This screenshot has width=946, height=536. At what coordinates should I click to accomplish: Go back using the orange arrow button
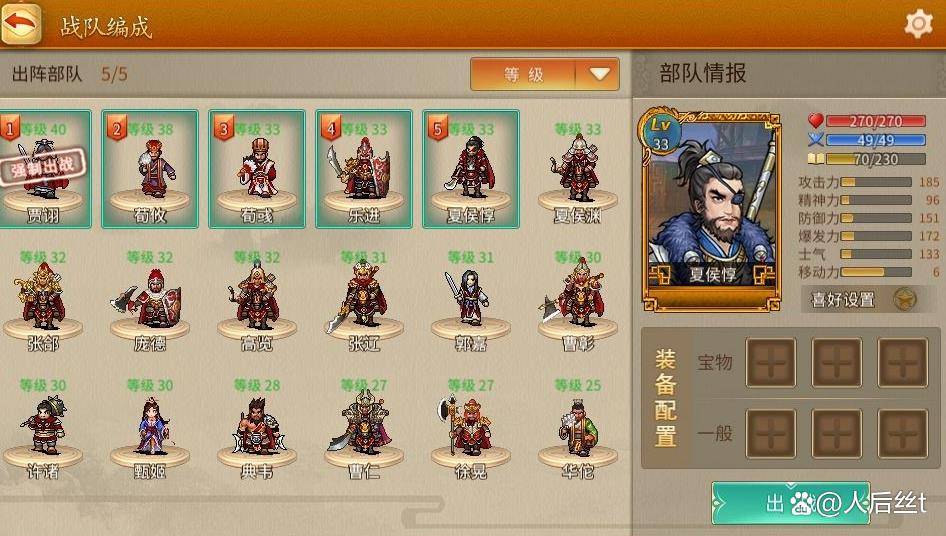point(21,24)
